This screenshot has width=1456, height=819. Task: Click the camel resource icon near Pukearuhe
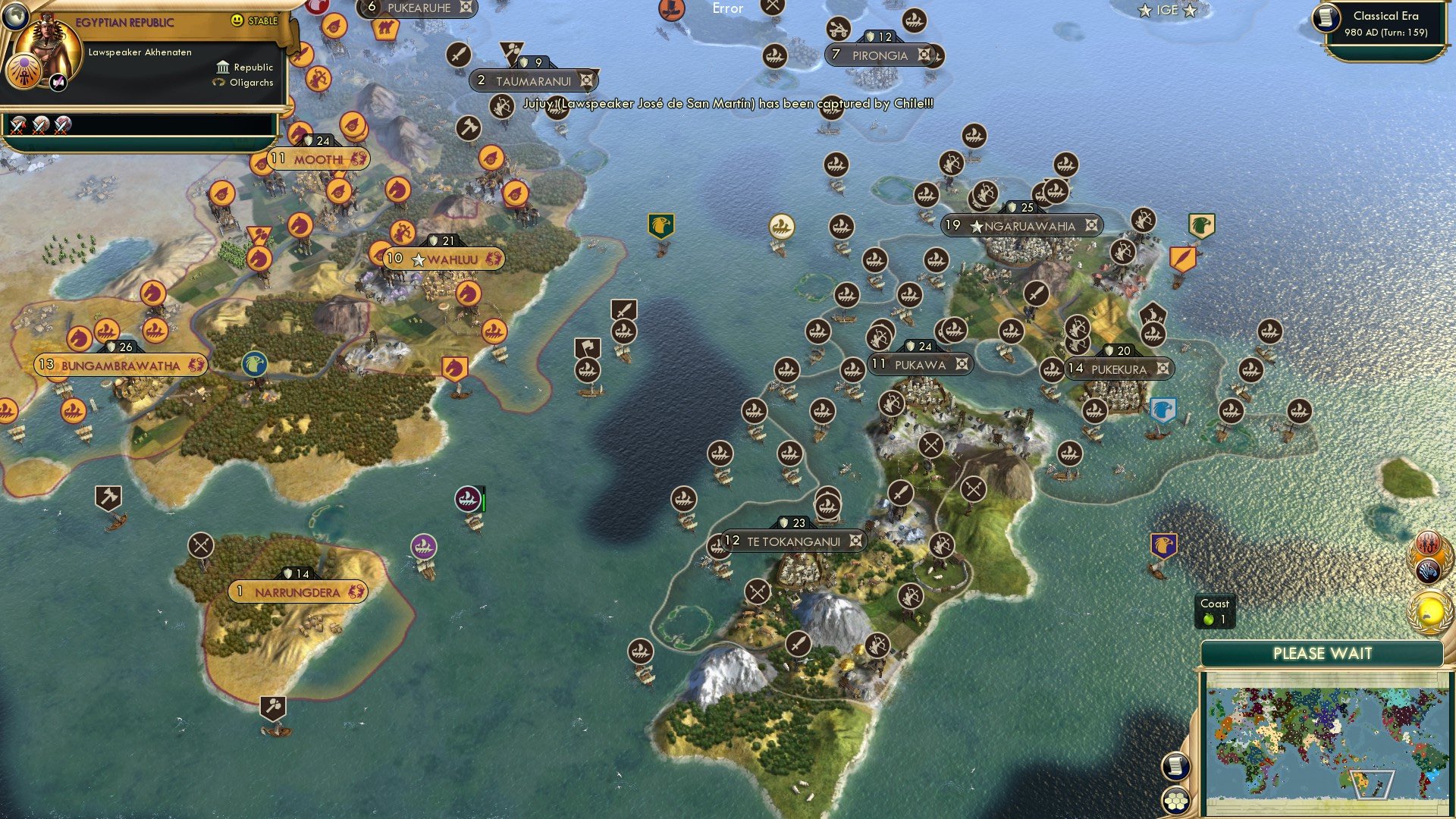coord(387,25)
